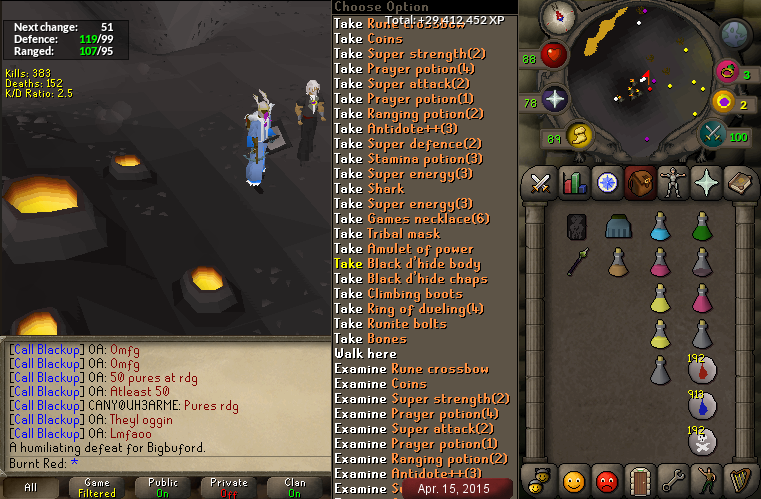This screenshot has height=499, width=761.
Task: Select Walk here in the menu
Action: (x=365, y=354)
